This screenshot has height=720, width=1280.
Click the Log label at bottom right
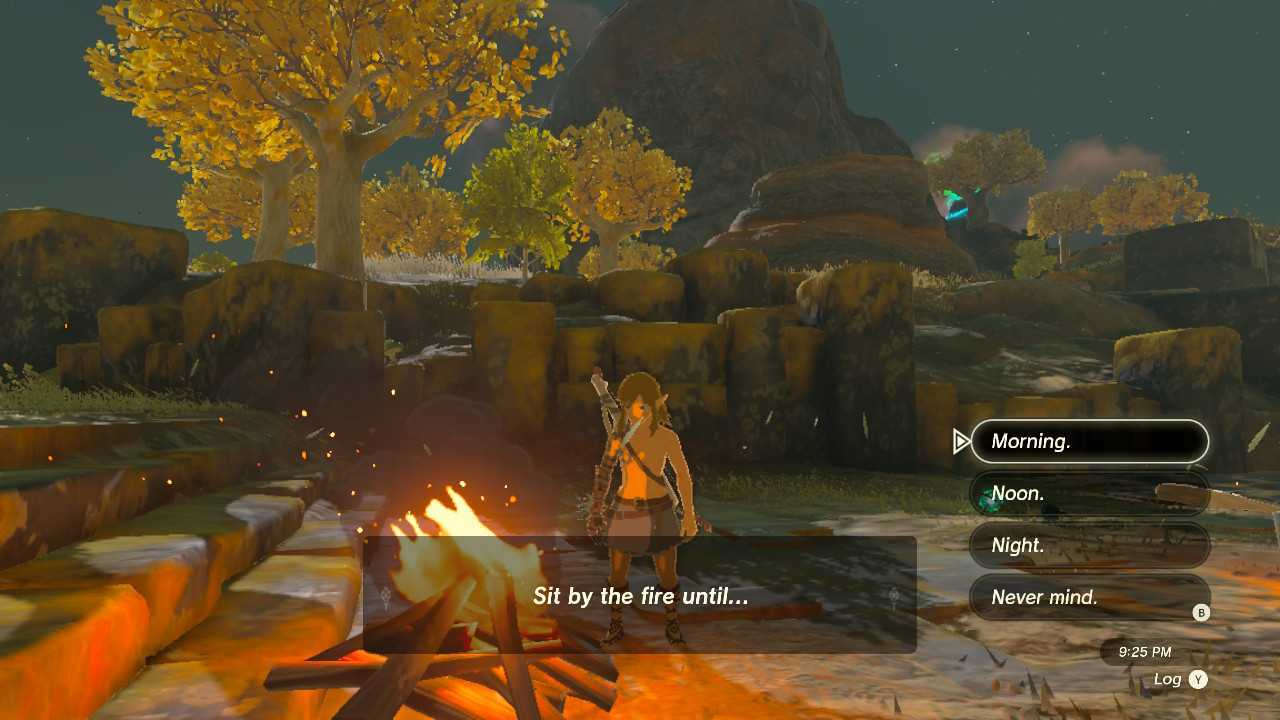click(1168, 678)
